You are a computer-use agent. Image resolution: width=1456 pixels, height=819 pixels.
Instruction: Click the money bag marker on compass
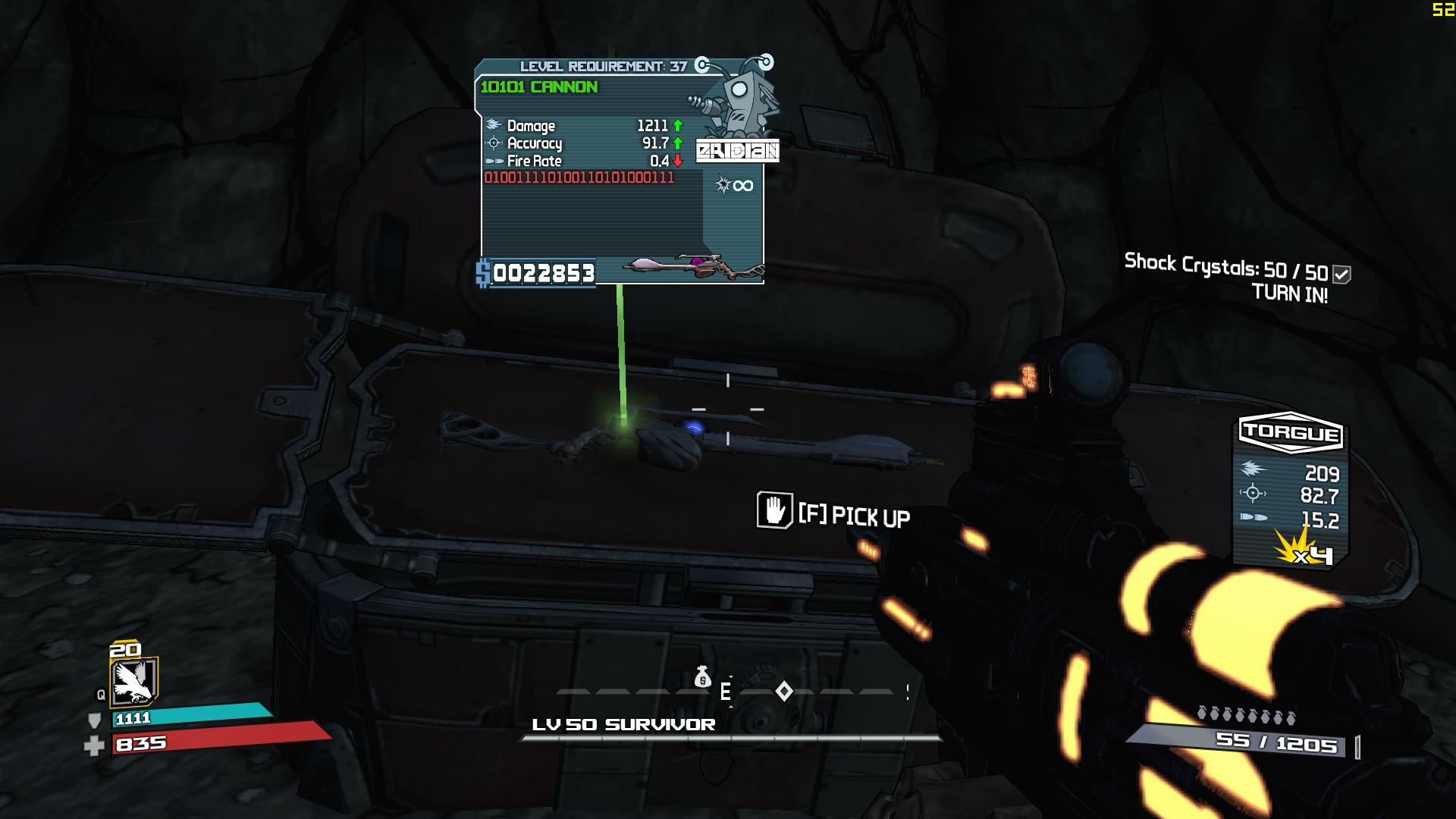pyautogui.click(x=702, y=676)
